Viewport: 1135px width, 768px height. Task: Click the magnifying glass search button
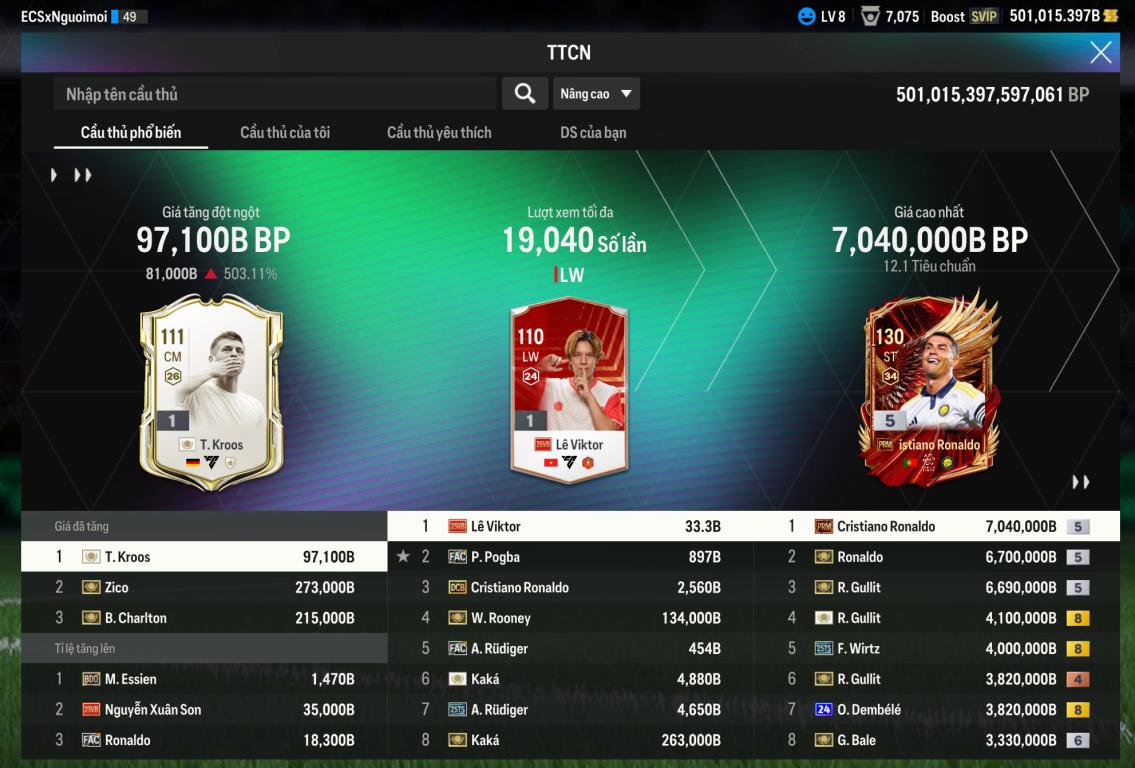[524, 94]
